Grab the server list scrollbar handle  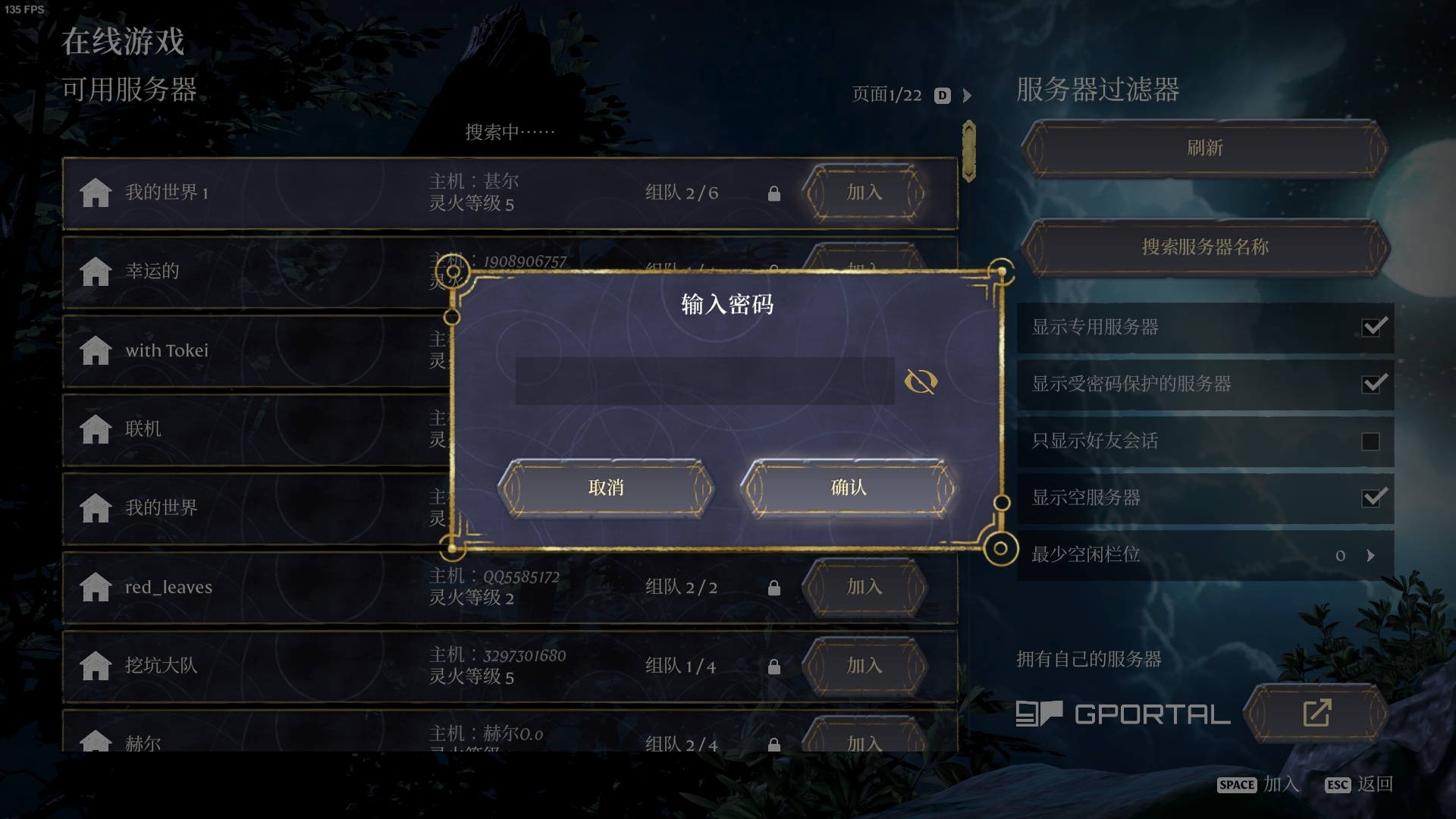click(968, 151)
